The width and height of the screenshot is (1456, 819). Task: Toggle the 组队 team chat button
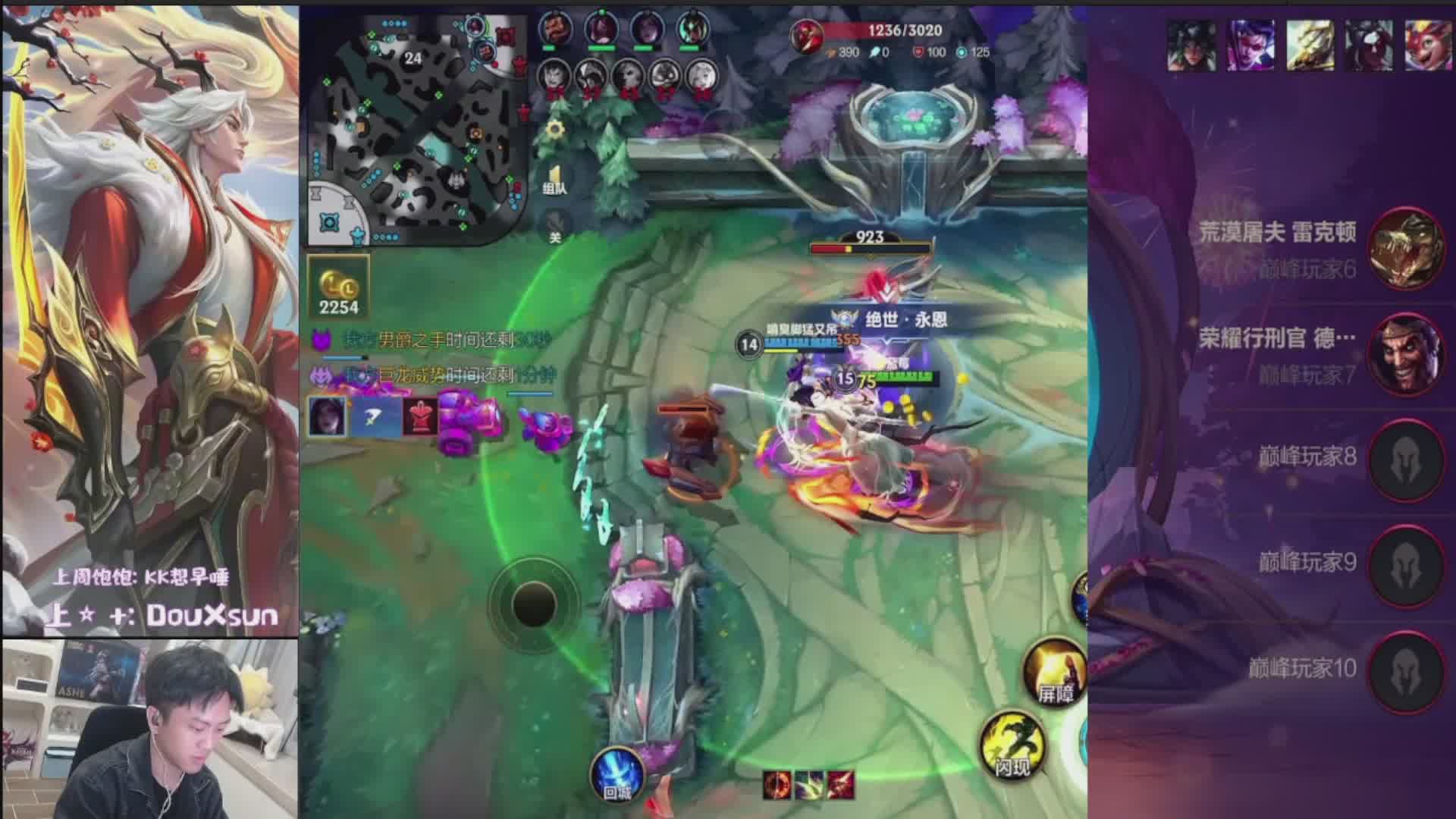pyautogui.click(x=554, y=180)
